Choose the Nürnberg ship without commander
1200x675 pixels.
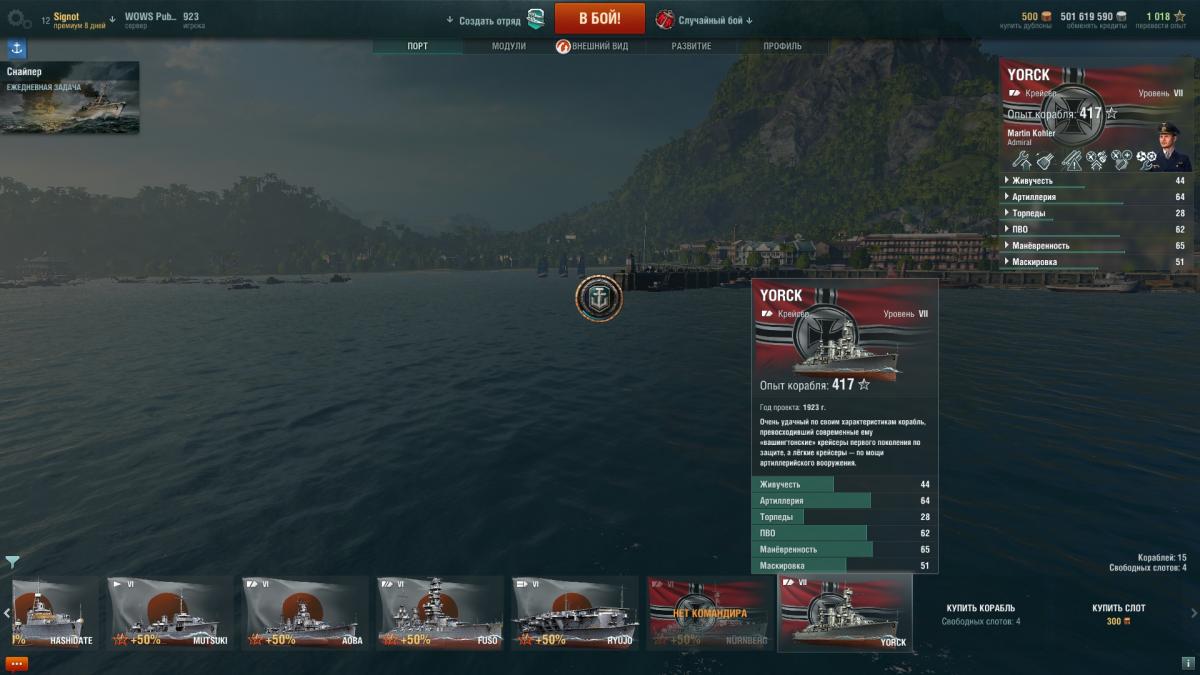click(x=708, y=613)
